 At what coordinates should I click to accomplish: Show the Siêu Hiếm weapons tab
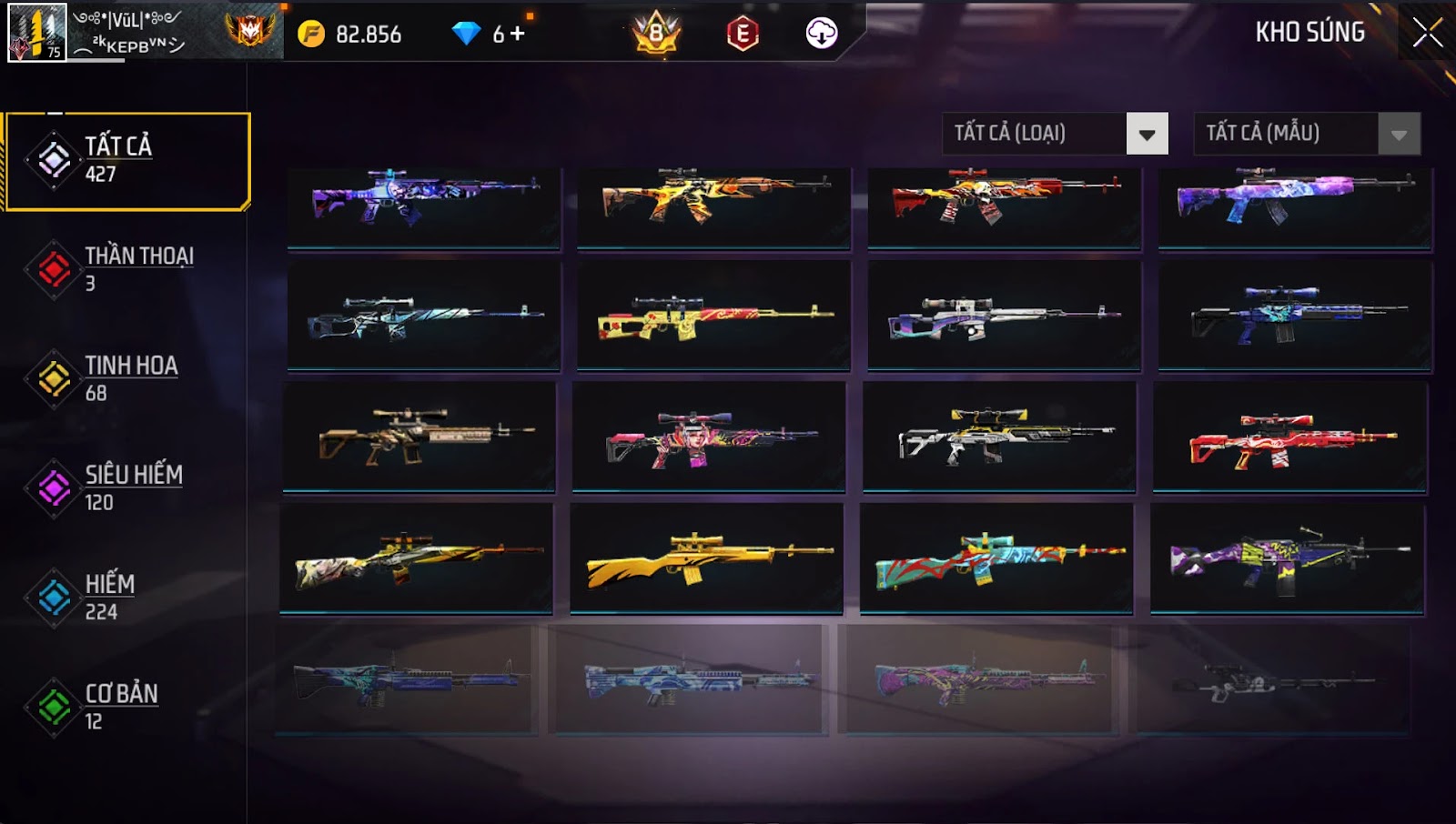(127, 487)
